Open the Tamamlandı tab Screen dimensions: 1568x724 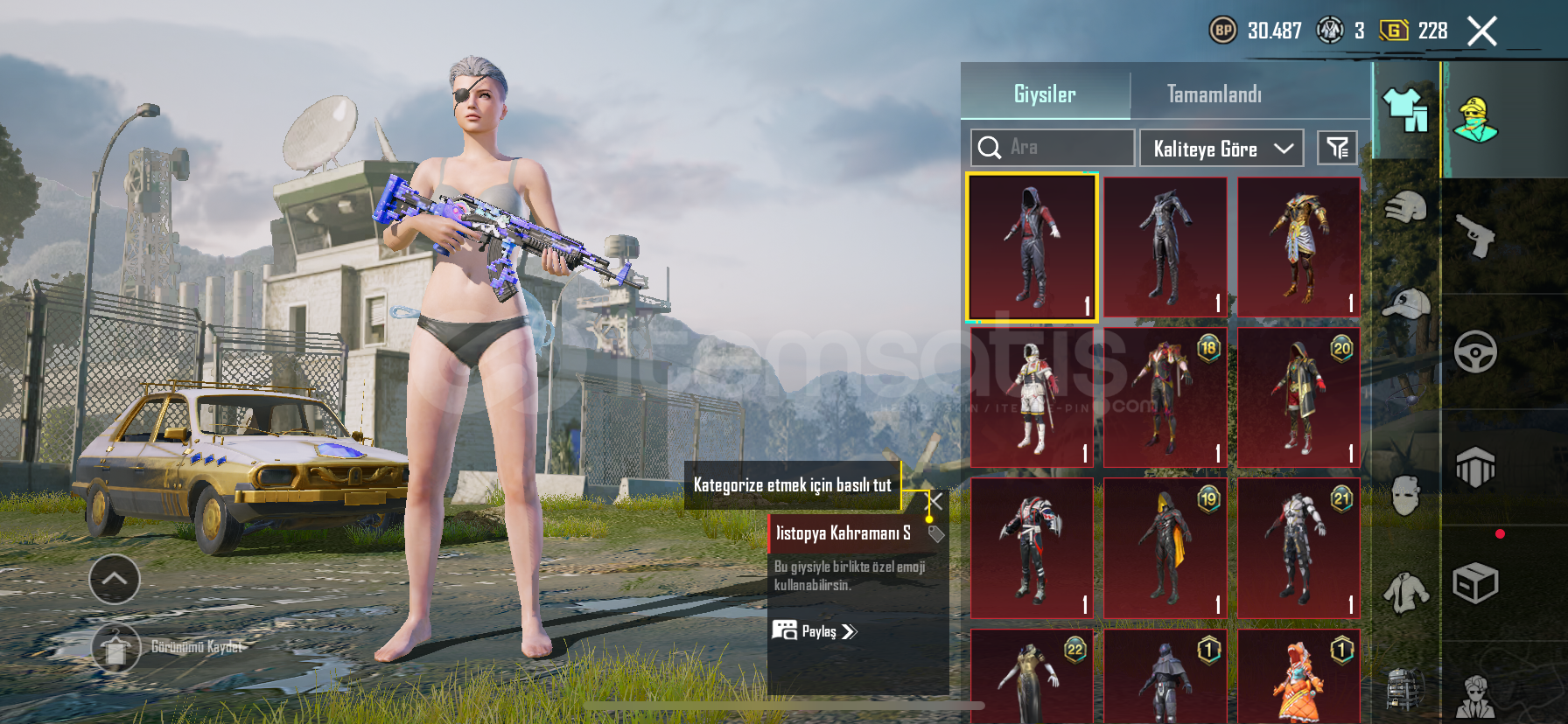click(x=1214, y=94)
